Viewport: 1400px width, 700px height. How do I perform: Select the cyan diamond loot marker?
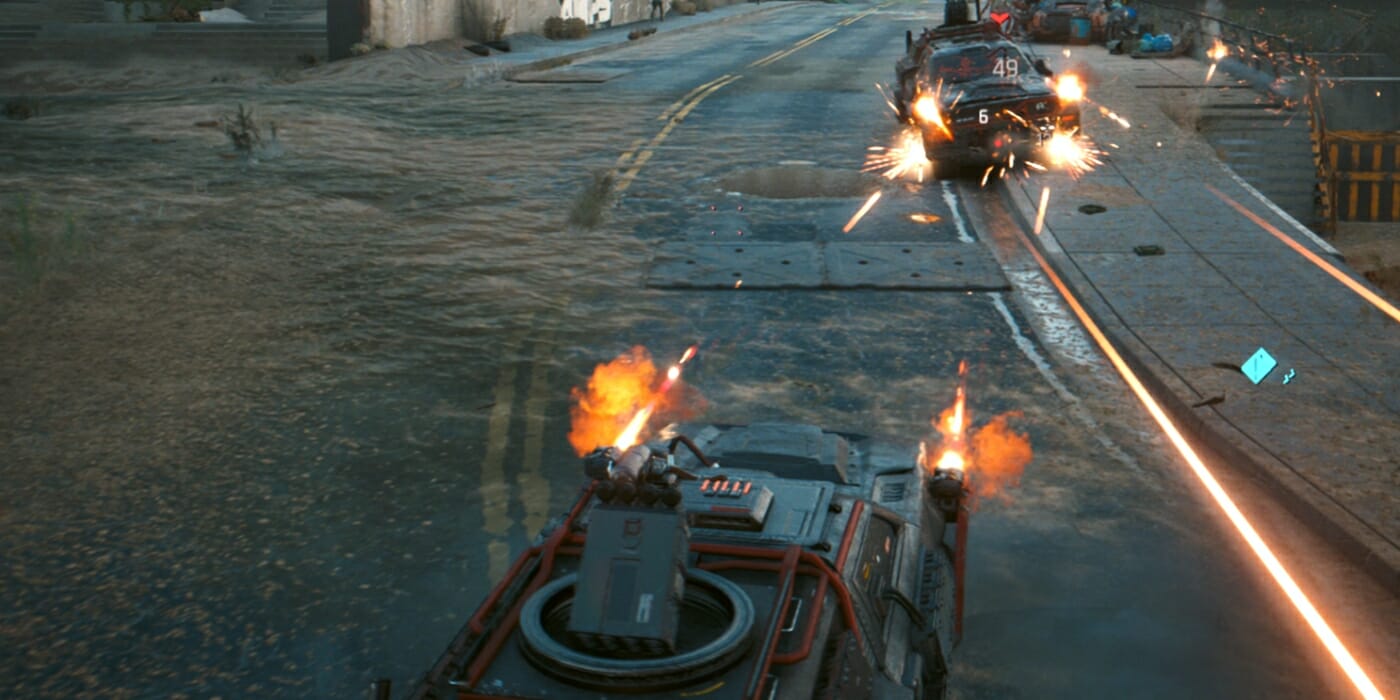1258,365
